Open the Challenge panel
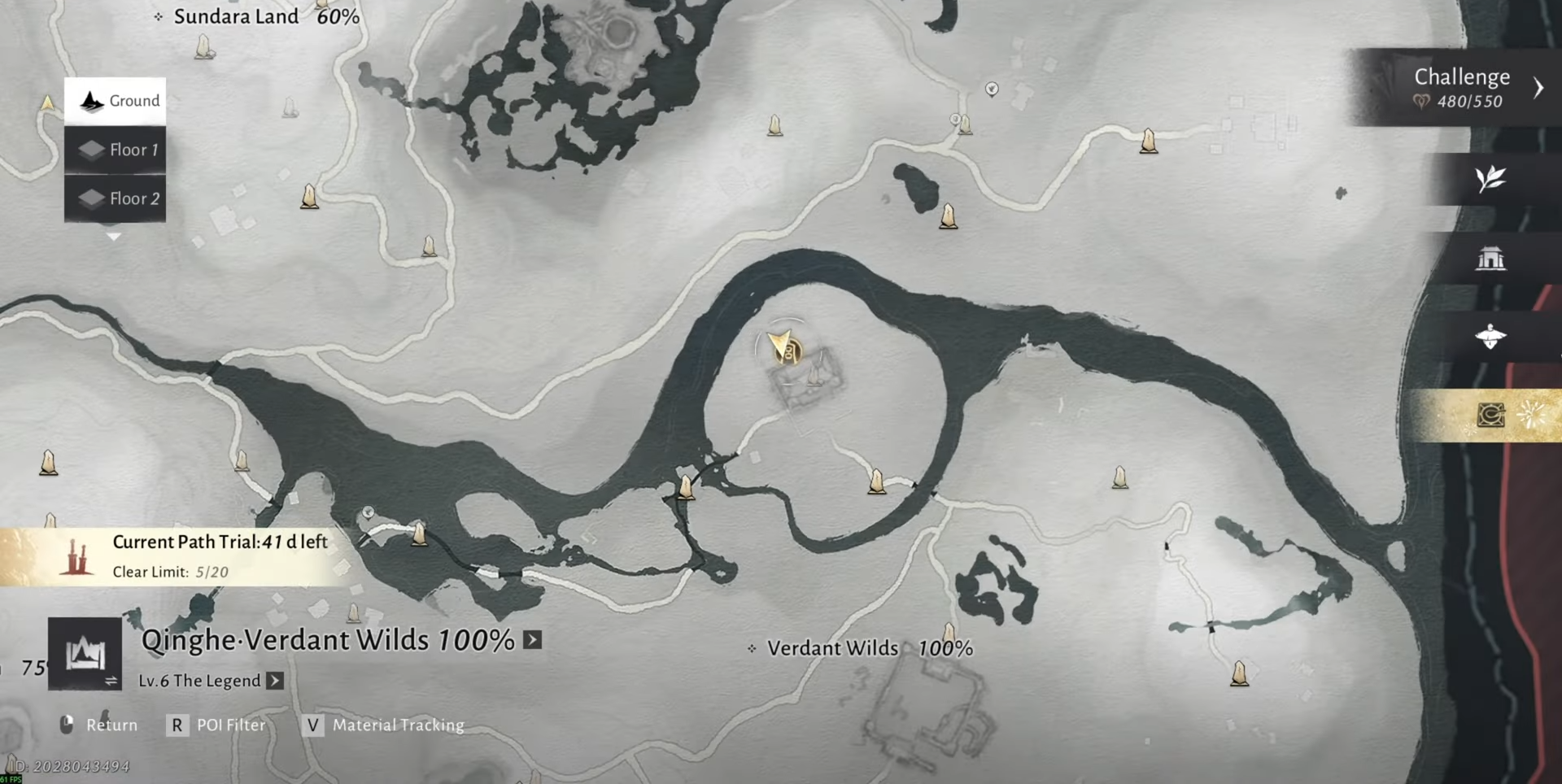 pyautogui.click(x=1462, y=87)
